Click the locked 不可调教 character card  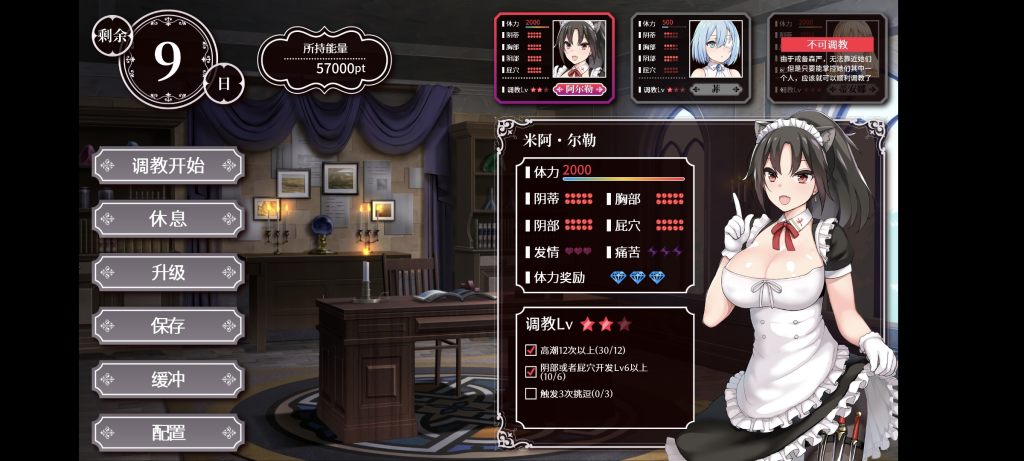826,57
